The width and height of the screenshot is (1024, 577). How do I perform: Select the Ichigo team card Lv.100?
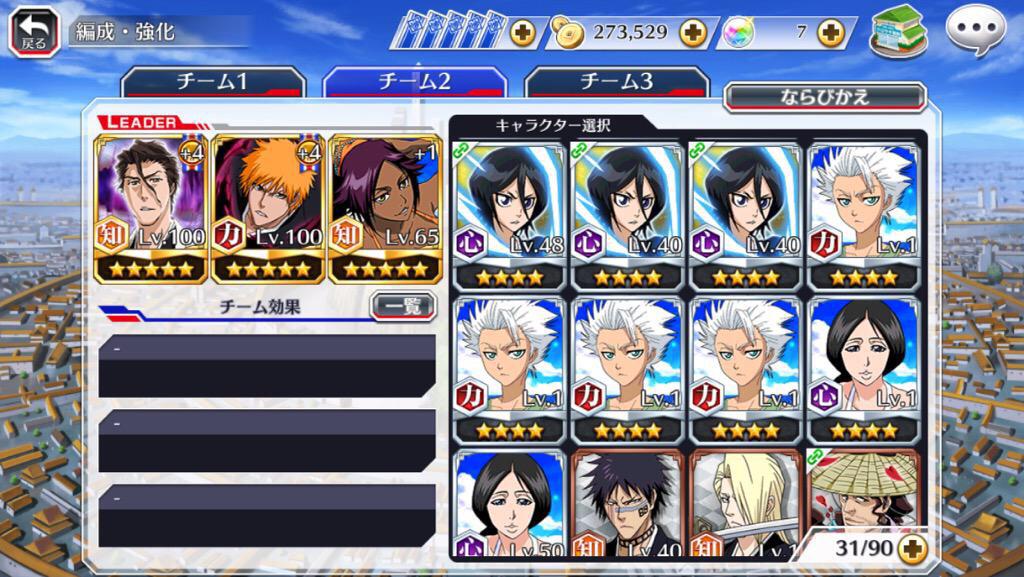pos(269,209)
